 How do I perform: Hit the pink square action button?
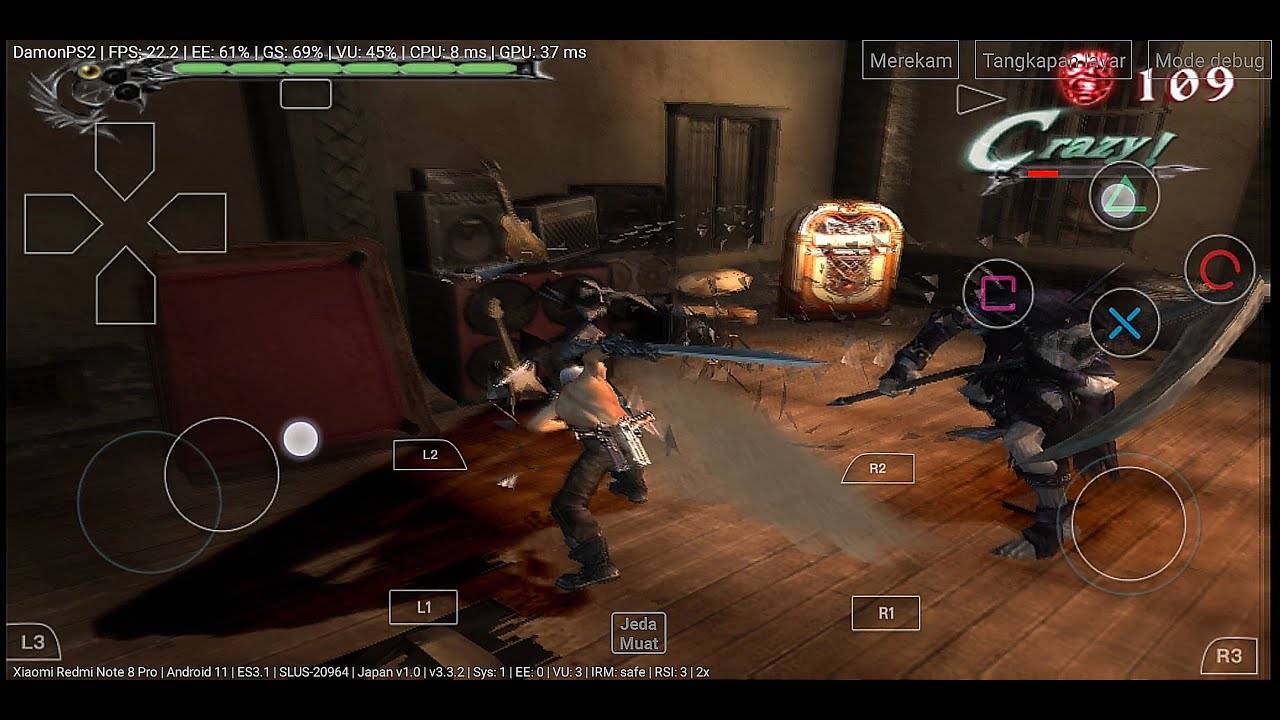pyautogui.click(x=997, y=292)
